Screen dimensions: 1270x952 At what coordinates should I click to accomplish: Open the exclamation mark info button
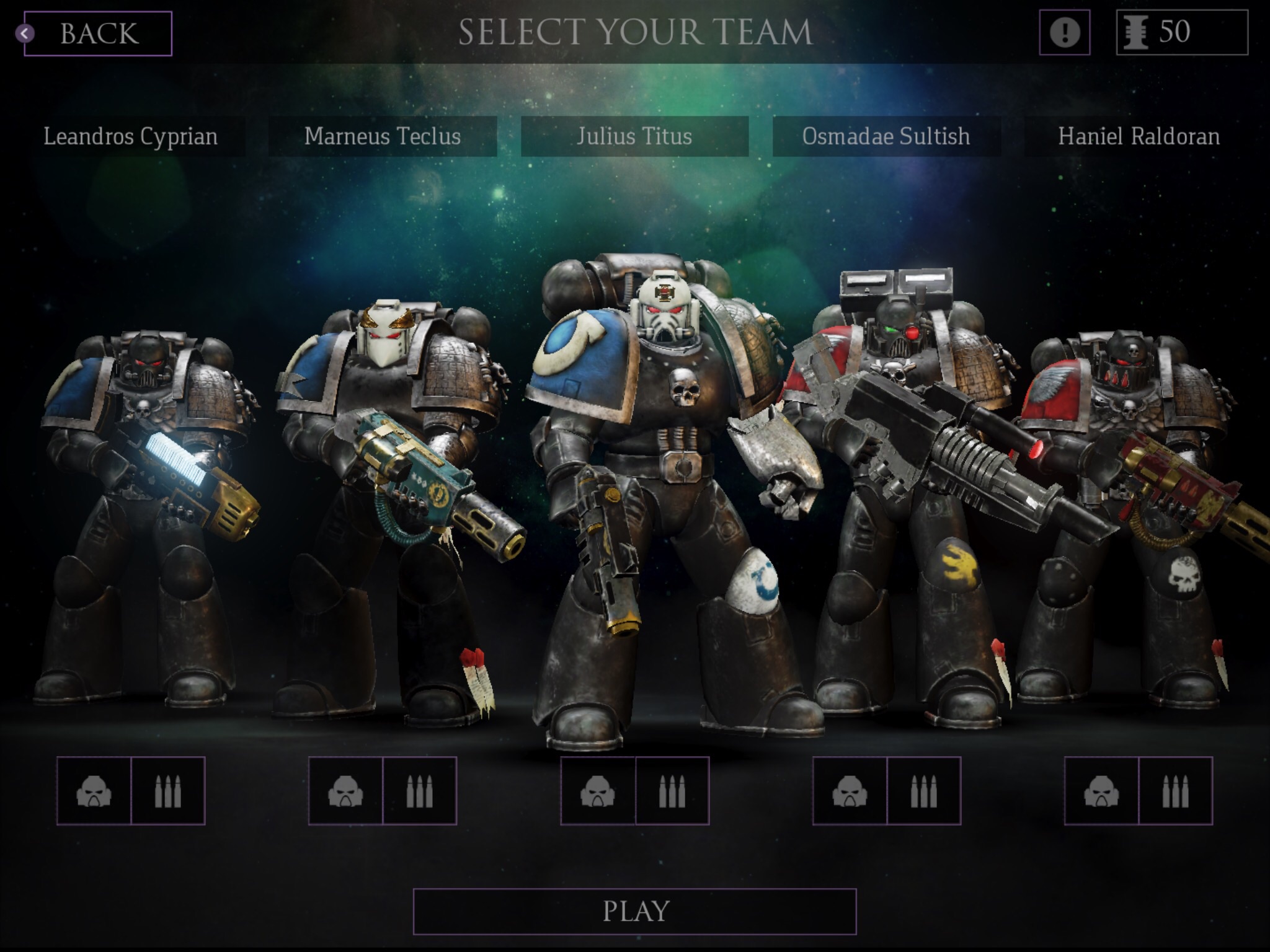[x=1064, y=32]
